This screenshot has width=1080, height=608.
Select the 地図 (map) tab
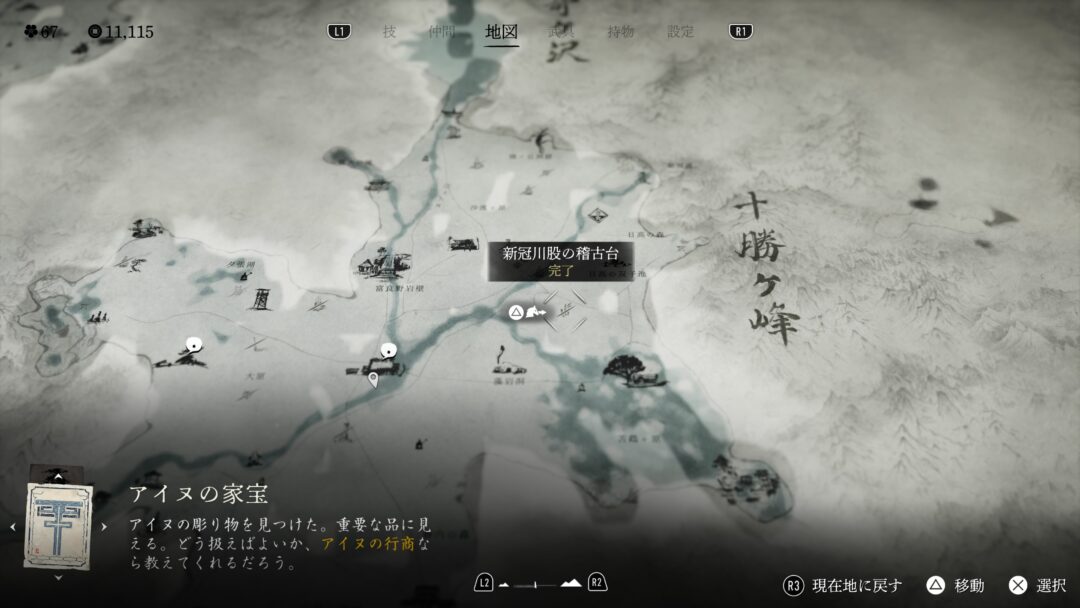click(501, 32)
